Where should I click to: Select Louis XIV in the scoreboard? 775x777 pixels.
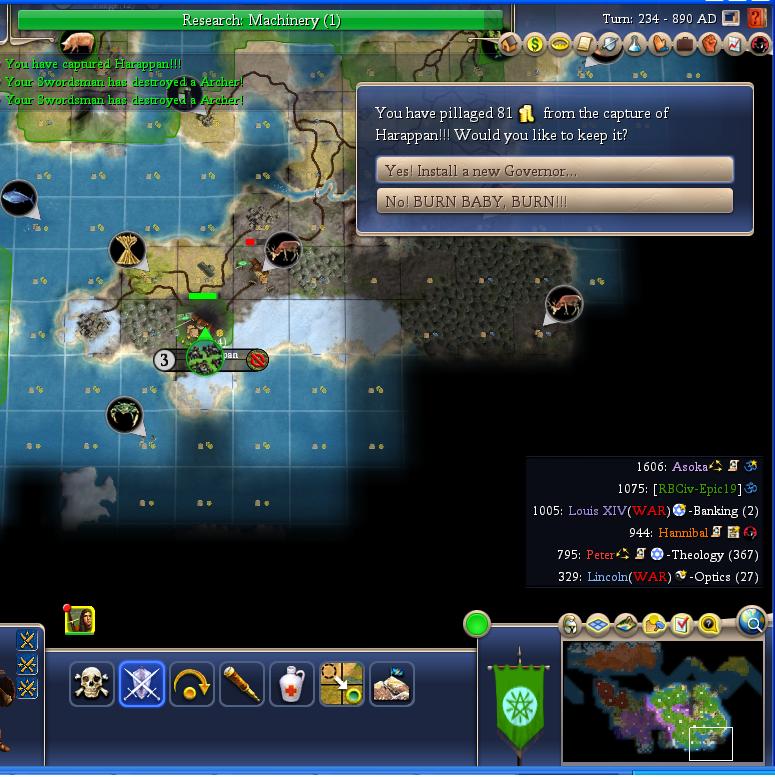coord(597,511)
